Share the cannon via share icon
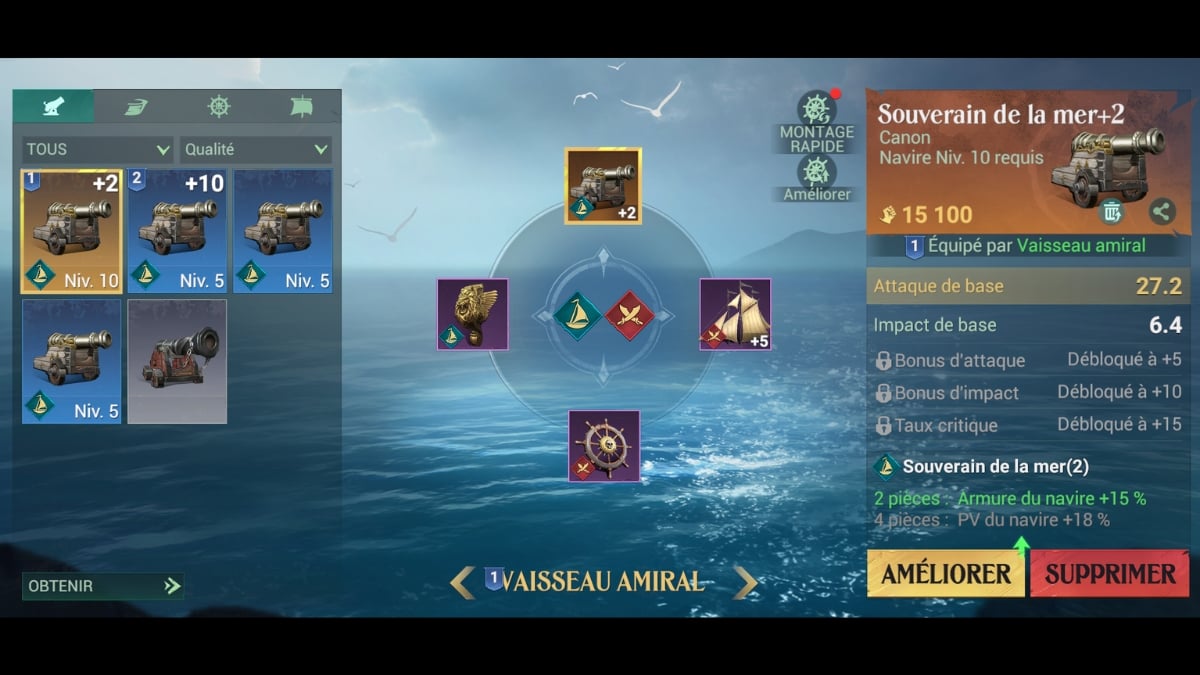The image size is (1200, 675). coord(1161,211)
